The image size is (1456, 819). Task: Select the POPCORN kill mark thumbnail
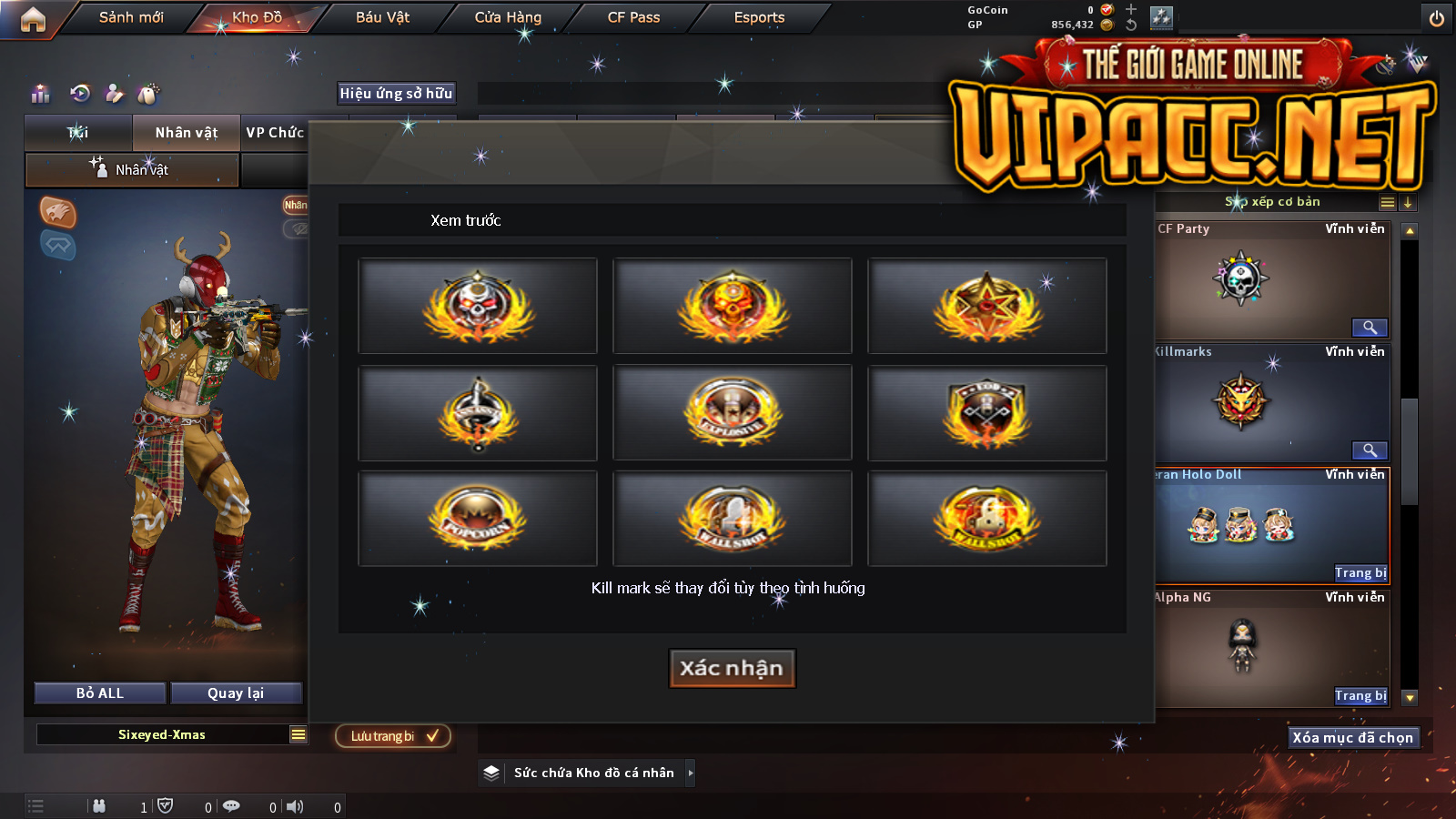click(x=478, y=518)
